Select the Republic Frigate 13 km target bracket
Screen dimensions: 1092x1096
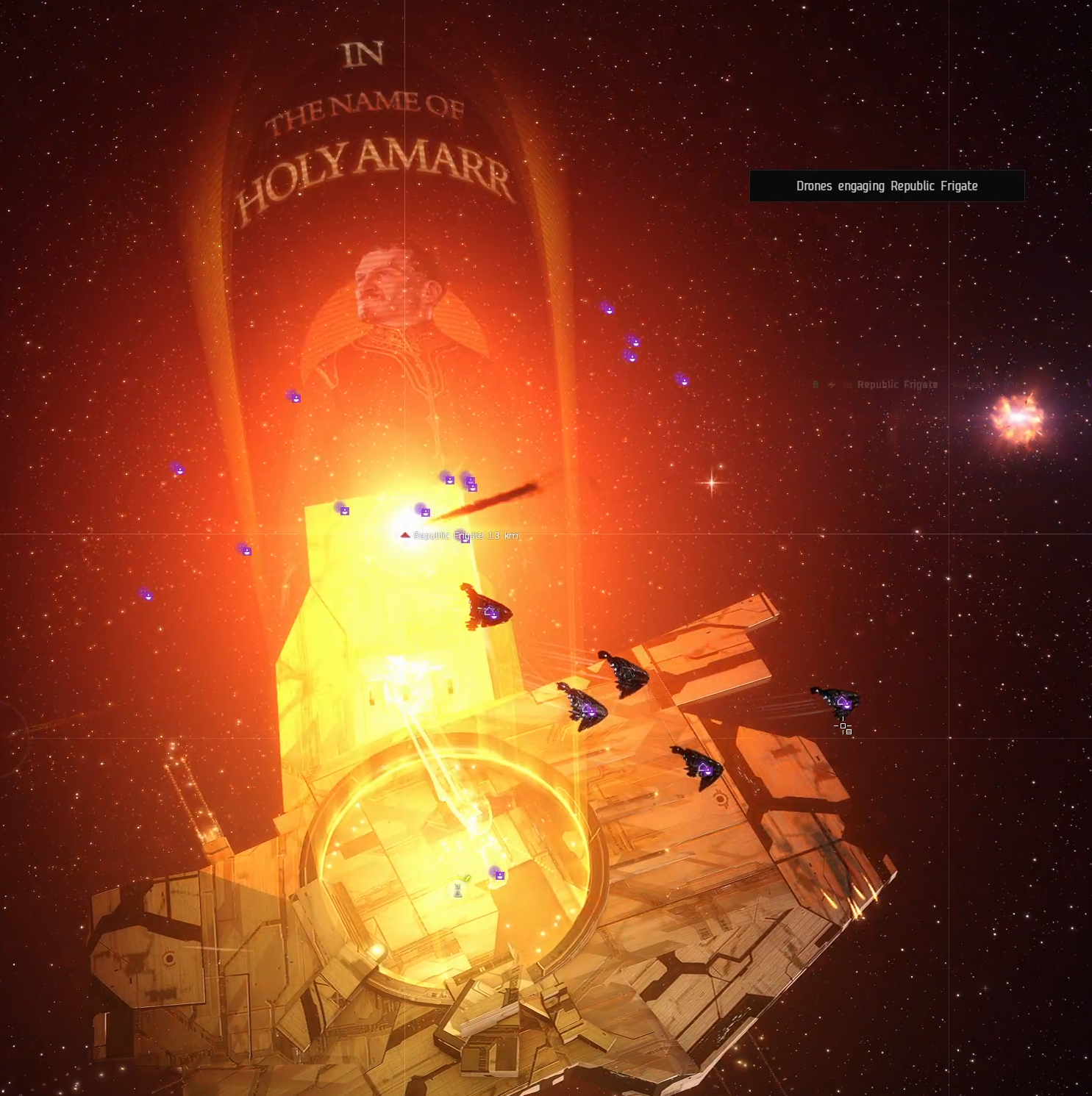pyautogui.click(x=405, y=535)
